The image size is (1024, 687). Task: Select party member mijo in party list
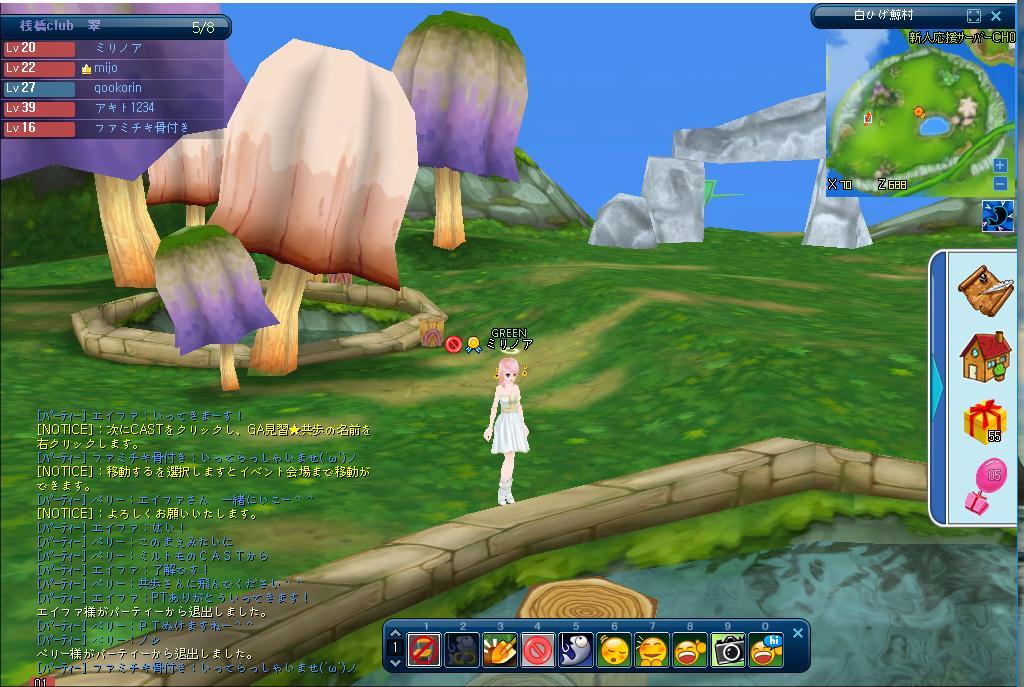pyautogui.click(x=106, y=68)
